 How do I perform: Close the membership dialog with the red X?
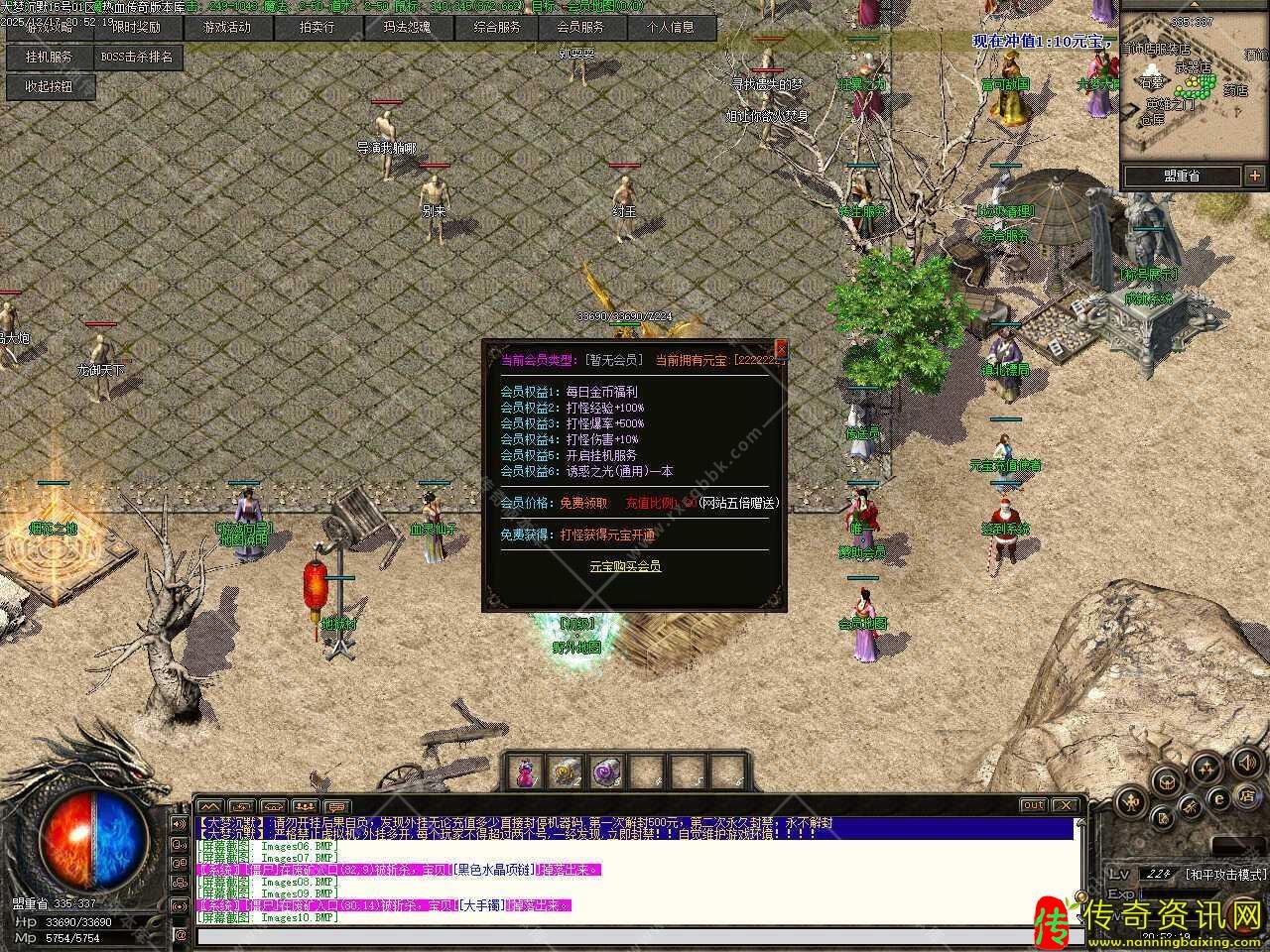click(781, 348)
